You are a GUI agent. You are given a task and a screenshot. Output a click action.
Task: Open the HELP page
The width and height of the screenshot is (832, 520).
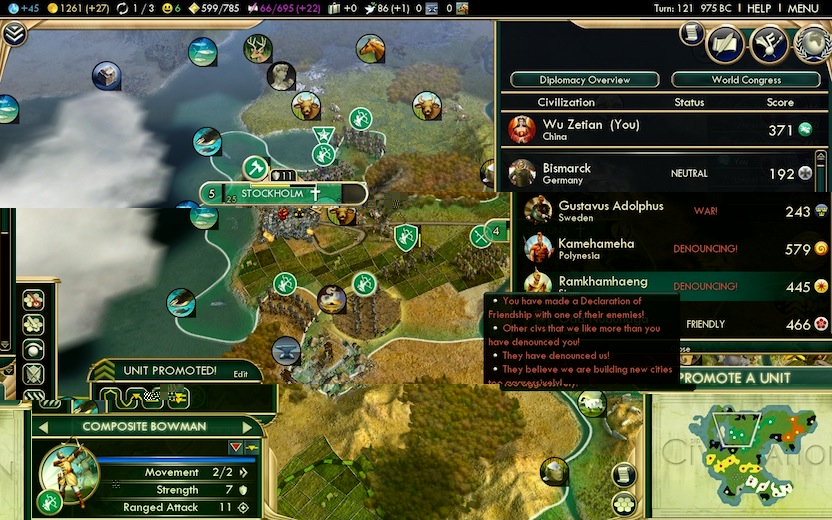pyautogui.click(x=759, y=8)
